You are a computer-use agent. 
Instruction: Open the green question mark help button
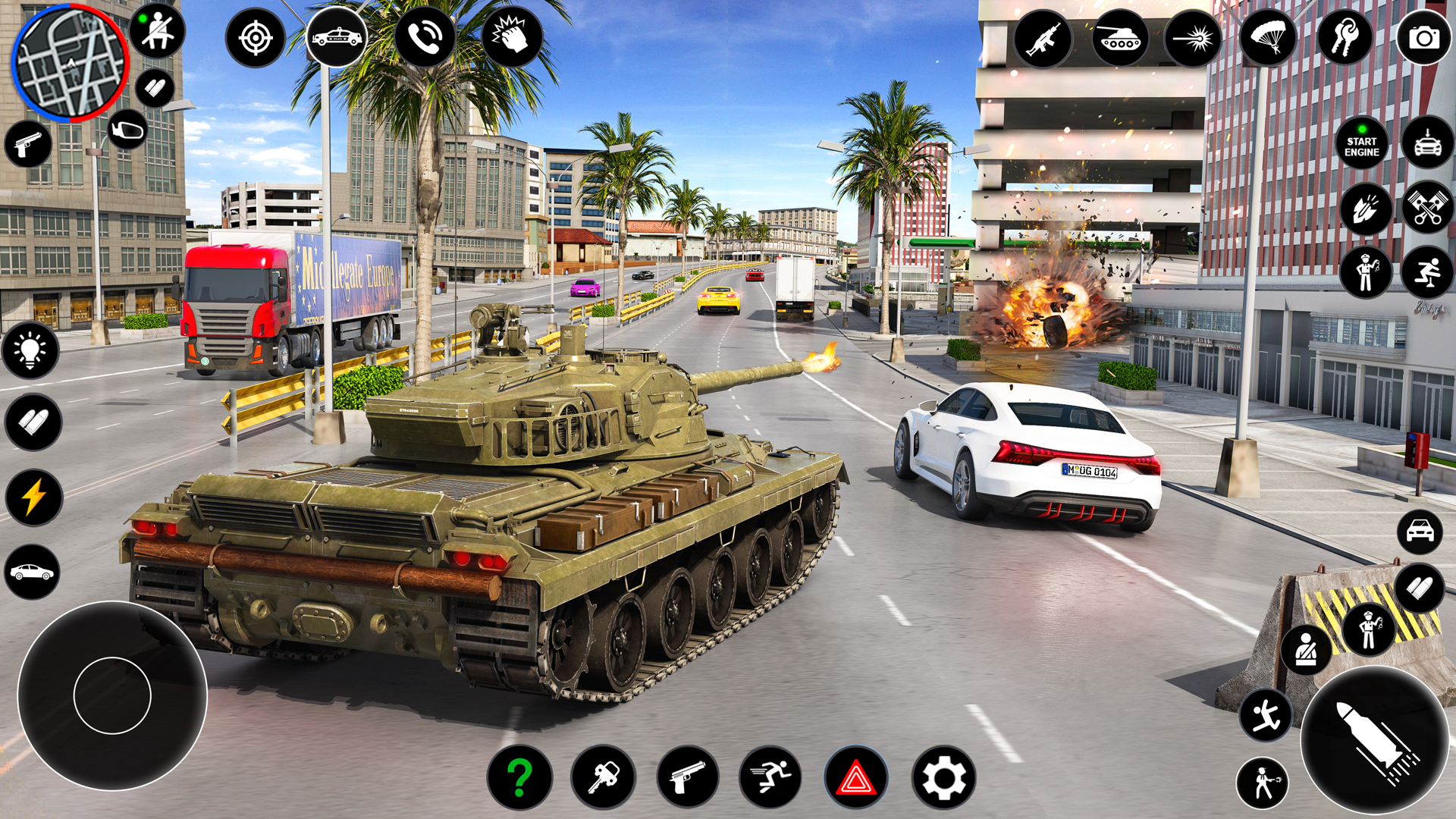point(521,778)
